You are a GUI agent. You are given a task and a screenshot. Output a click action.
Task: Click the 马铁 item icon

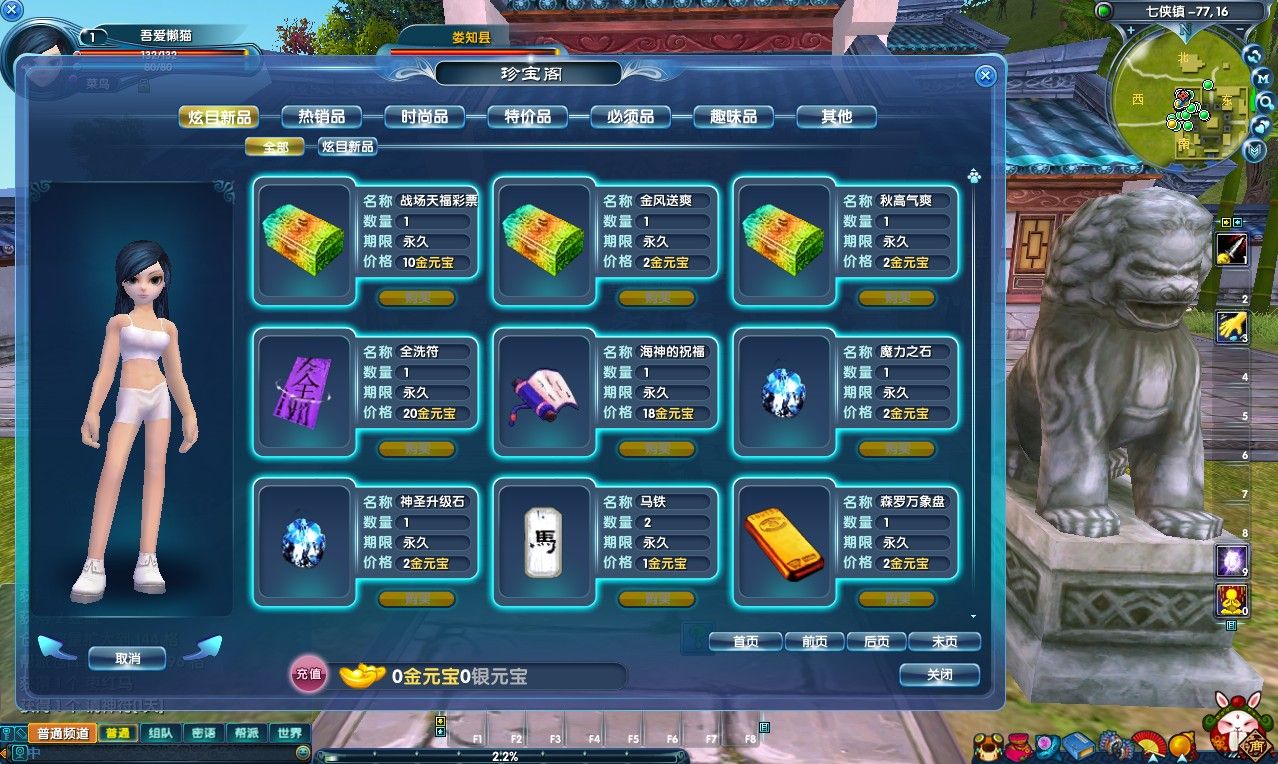tap(543, 541)
